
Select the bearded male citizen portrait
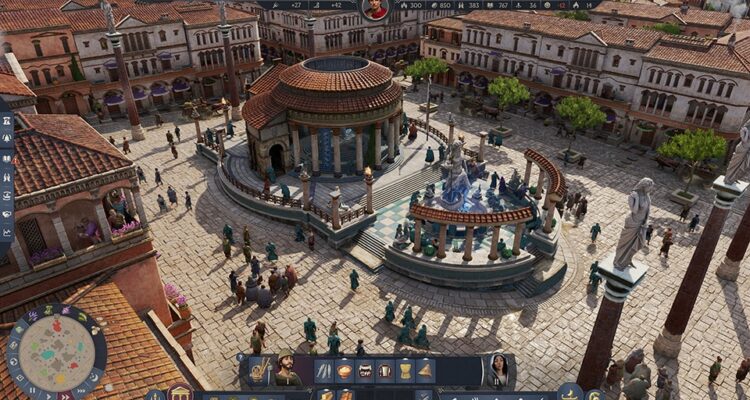pyautogui.click(x=287, y=369)
